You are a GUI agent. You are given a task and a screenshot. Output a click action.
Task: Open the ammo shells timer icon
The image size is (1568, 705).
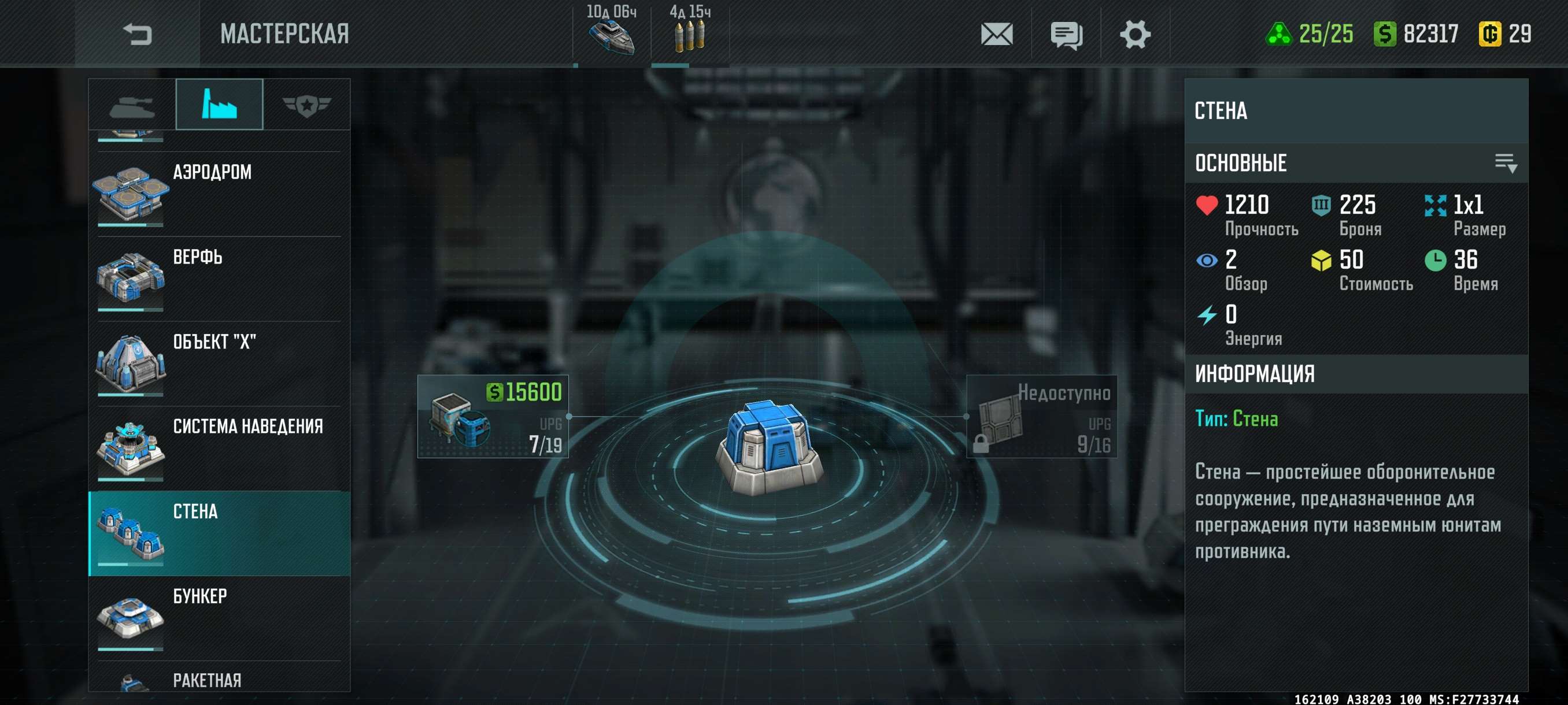(x=690, y=34)
